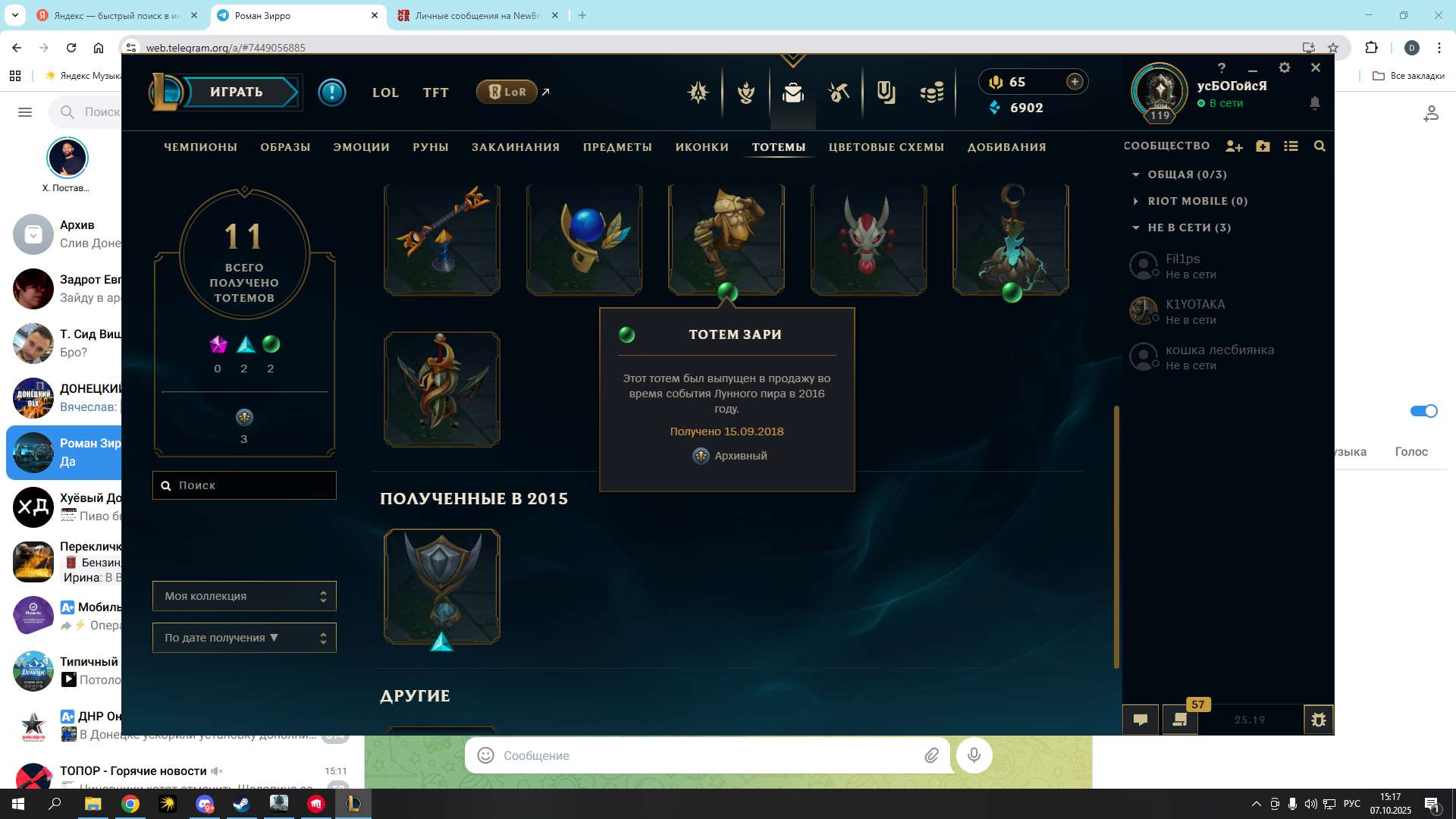Create a friend group via folder-plus icon
The width and height of the screenshot is (1456, 819).
click(1263, 146)
